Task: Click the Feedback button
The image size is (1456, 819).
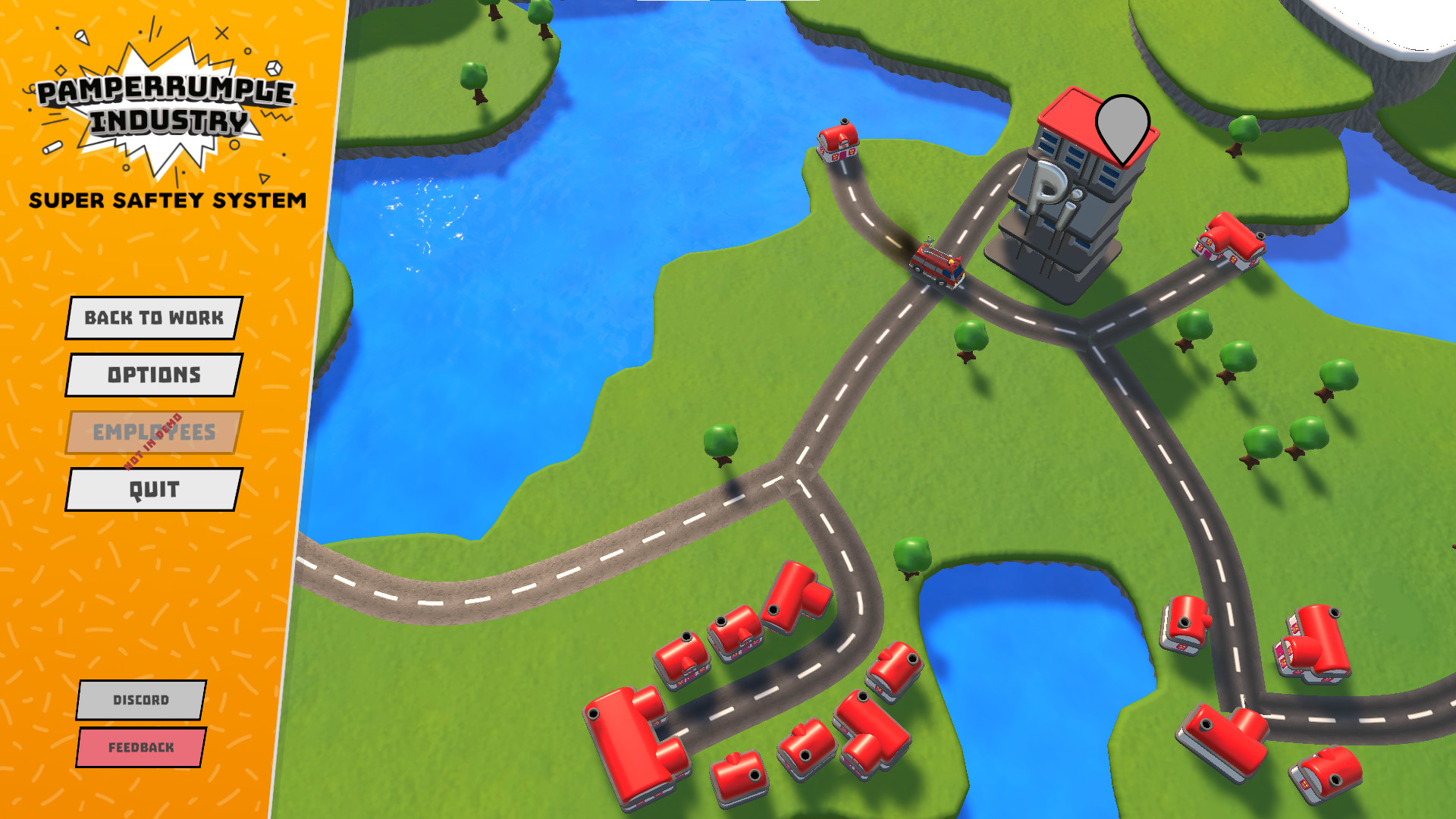Action: click(140, 747)
